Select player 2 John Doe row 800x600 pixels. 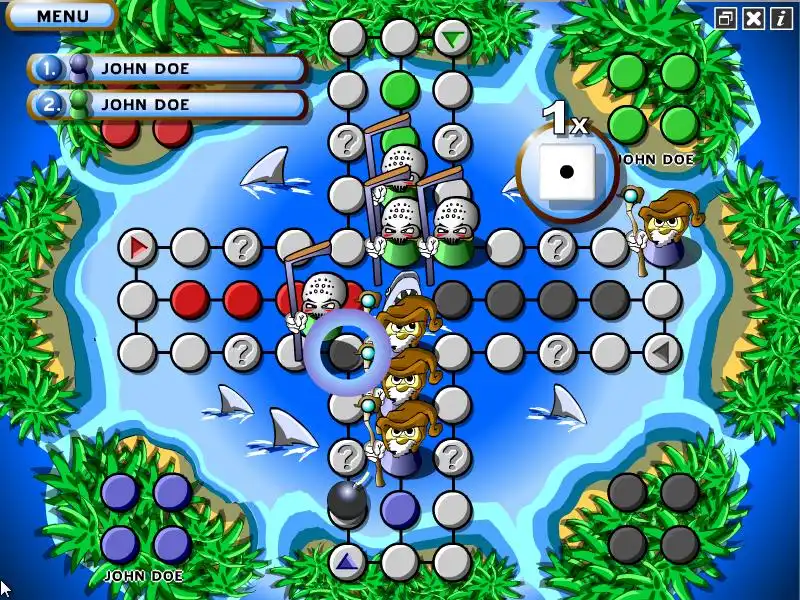[168, 103]
